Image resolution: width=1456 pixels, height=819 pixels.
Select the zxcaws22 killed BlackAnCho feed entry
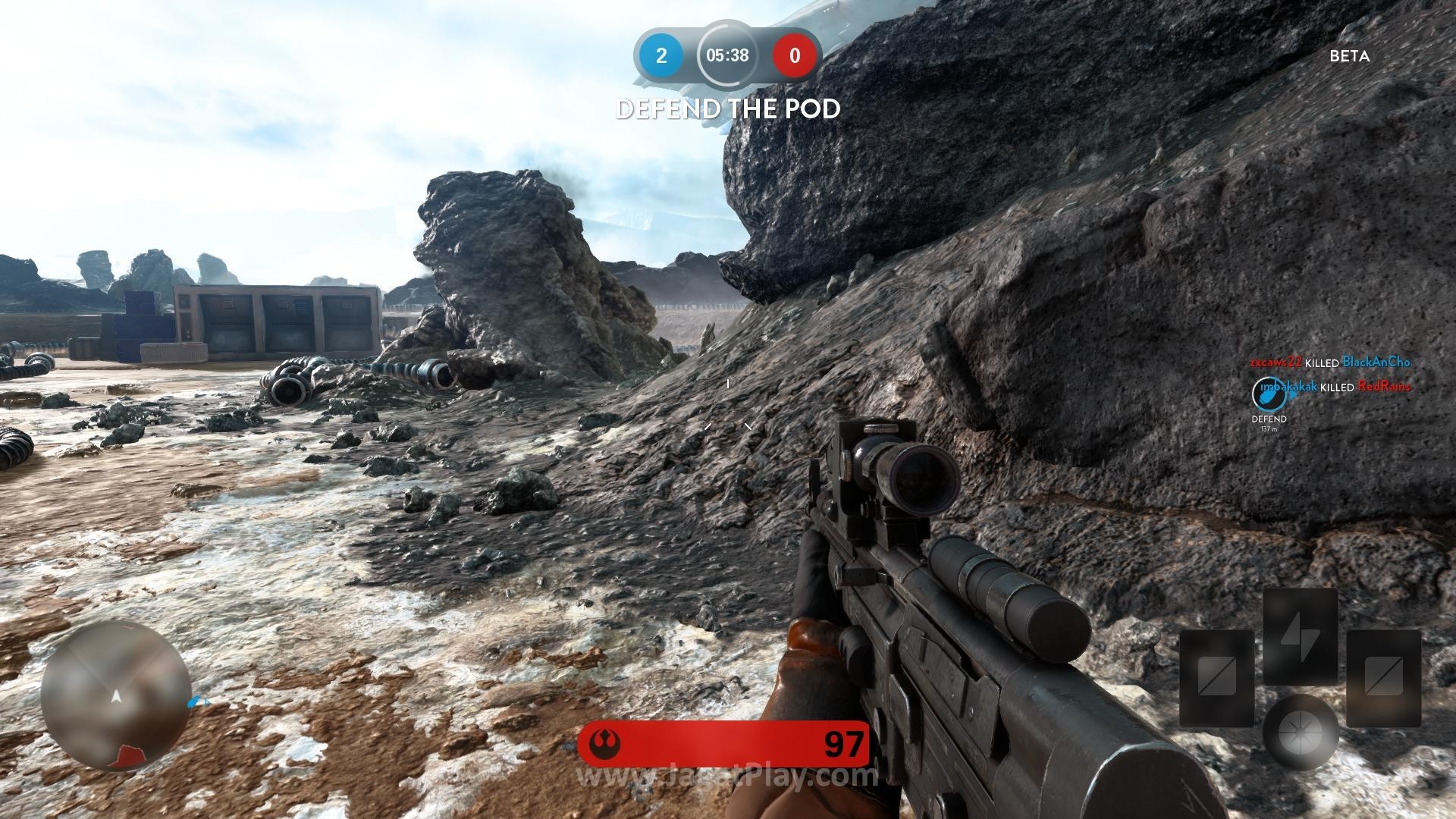click(x=1330, y=362)
